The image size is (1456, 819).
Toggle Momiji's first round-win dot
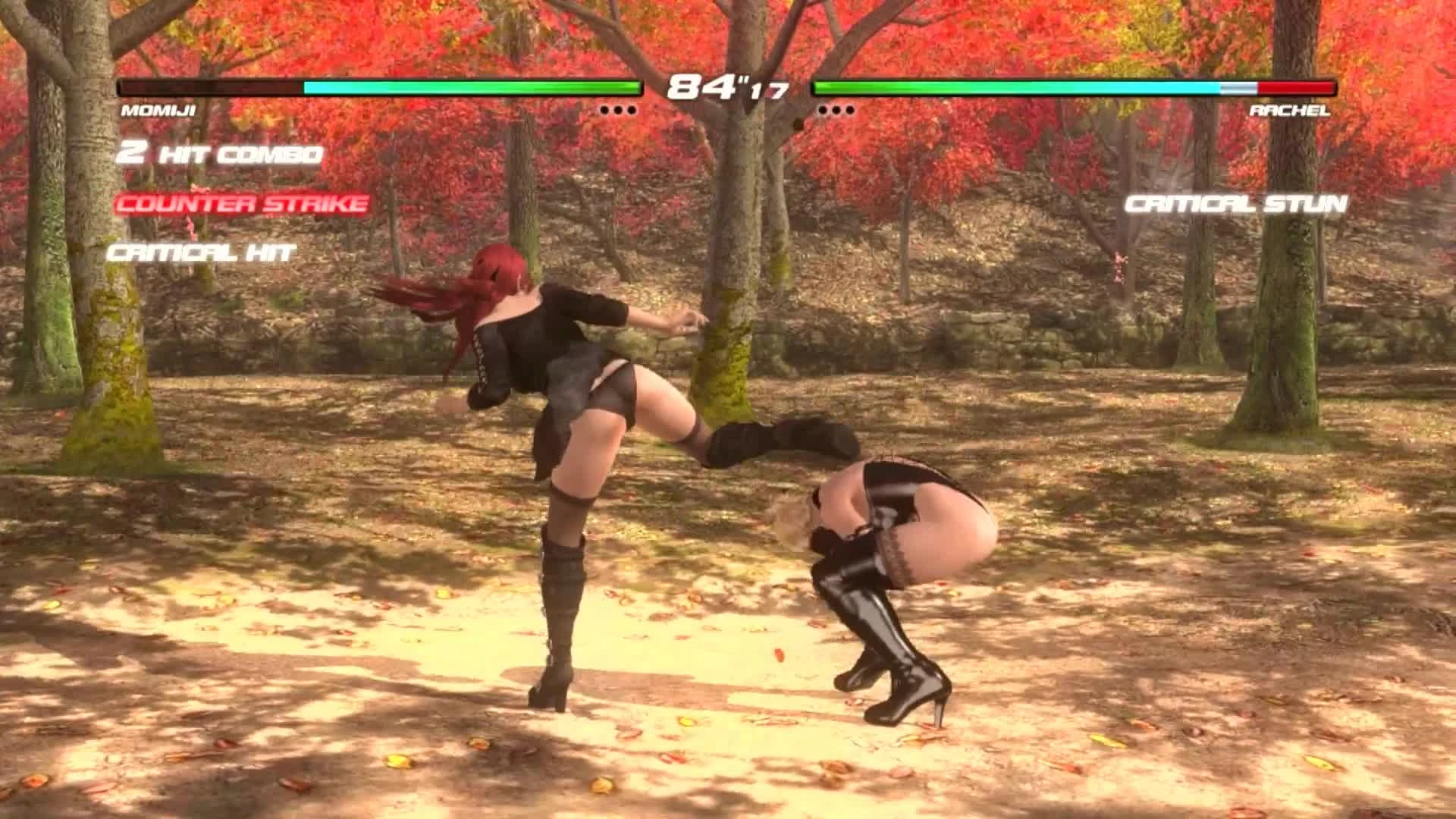coord(604,108)
